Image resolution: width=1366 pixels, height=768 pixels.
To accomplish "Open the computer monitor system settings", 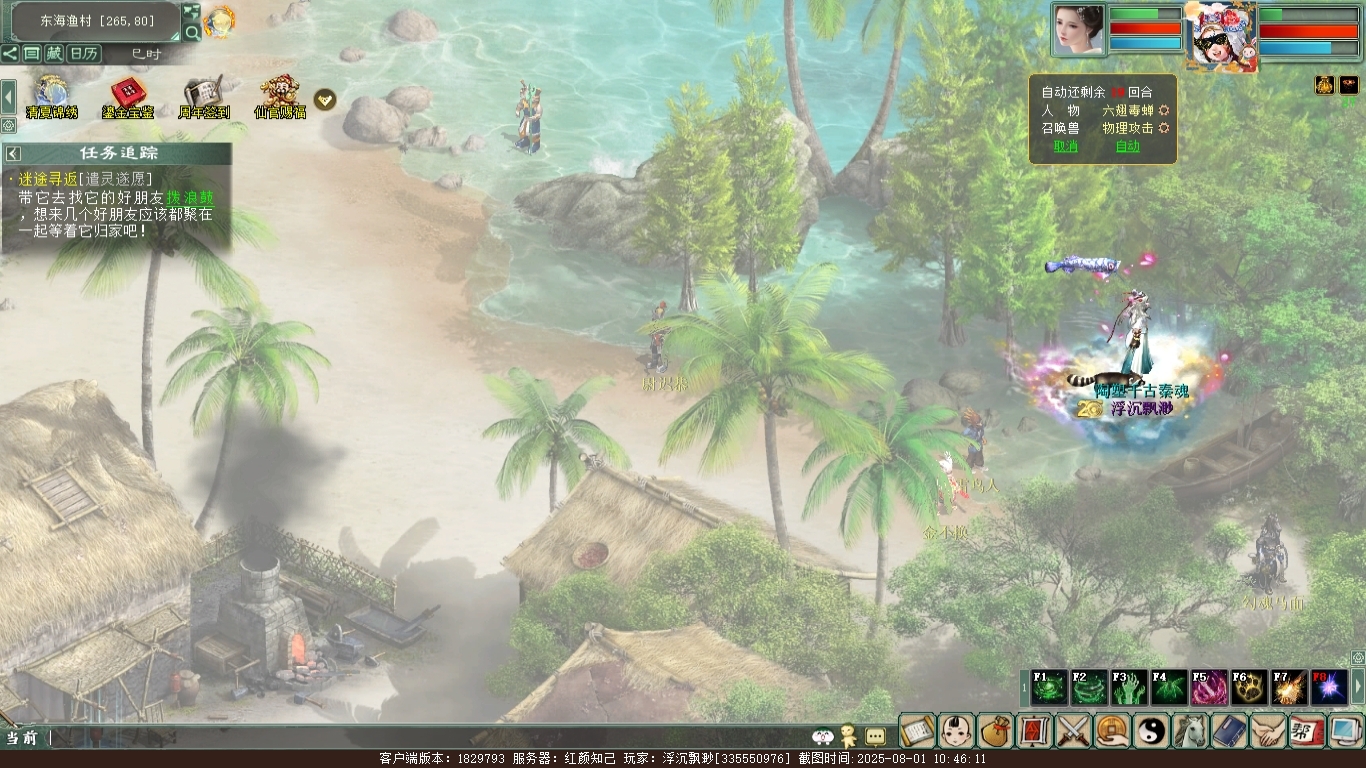I will (1347, 731).
